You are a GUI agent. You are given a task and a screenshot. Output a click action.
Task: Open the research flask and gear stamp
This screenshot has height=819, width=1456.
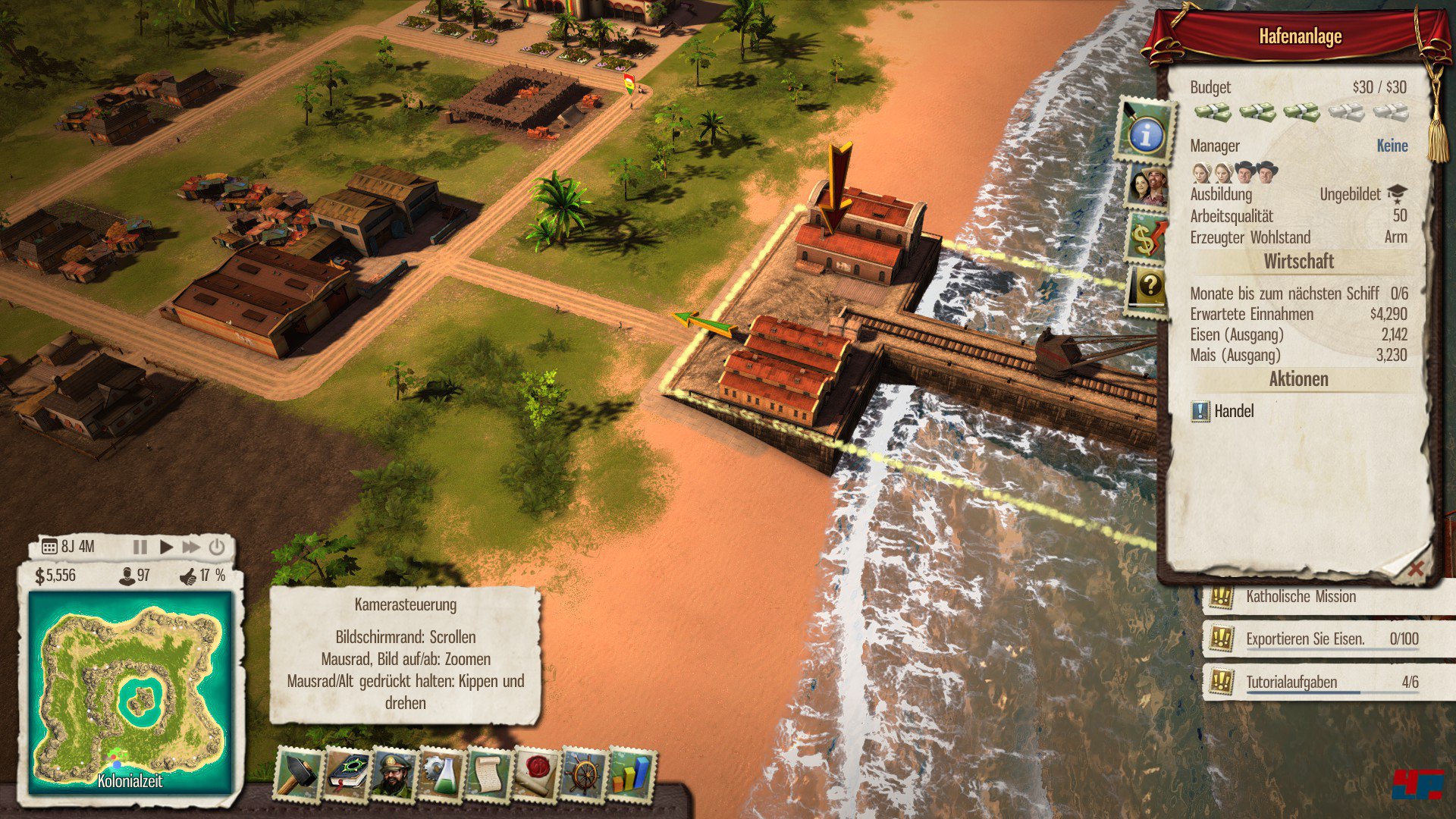tap(441, 774)
